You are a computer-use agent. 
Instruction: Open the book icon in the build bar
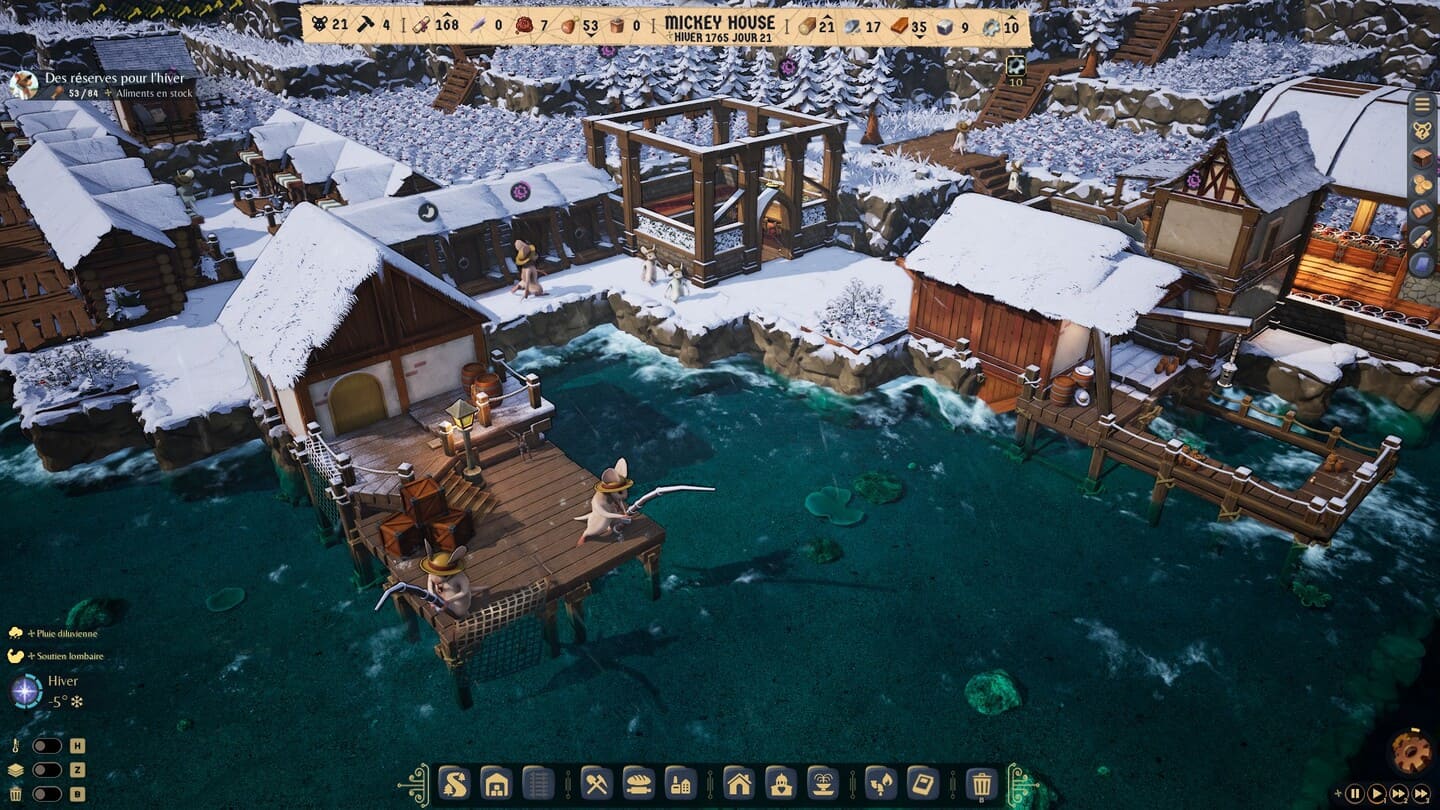922,782
